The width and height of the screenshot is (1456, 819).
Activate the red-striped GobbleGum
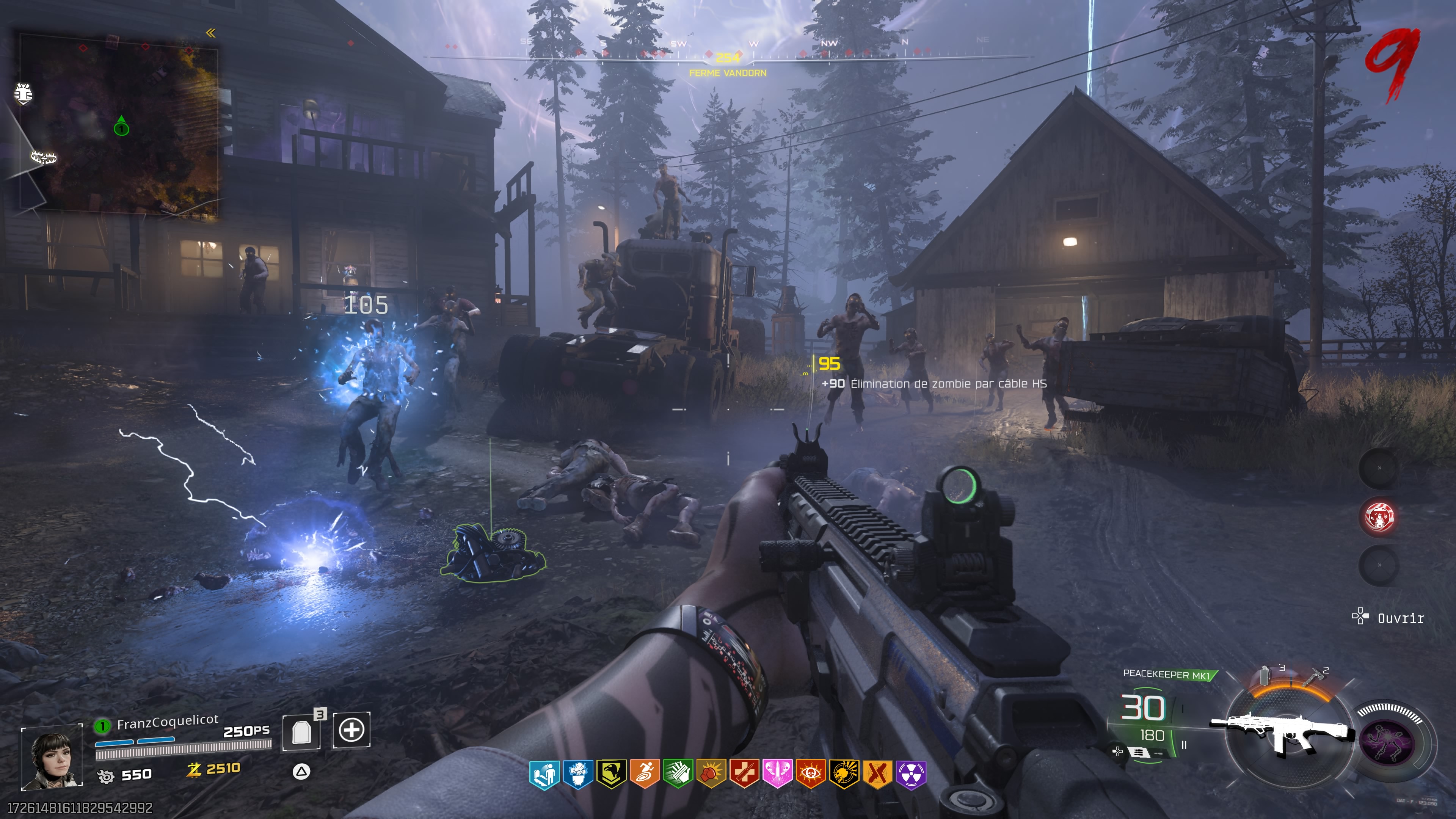1379,516
